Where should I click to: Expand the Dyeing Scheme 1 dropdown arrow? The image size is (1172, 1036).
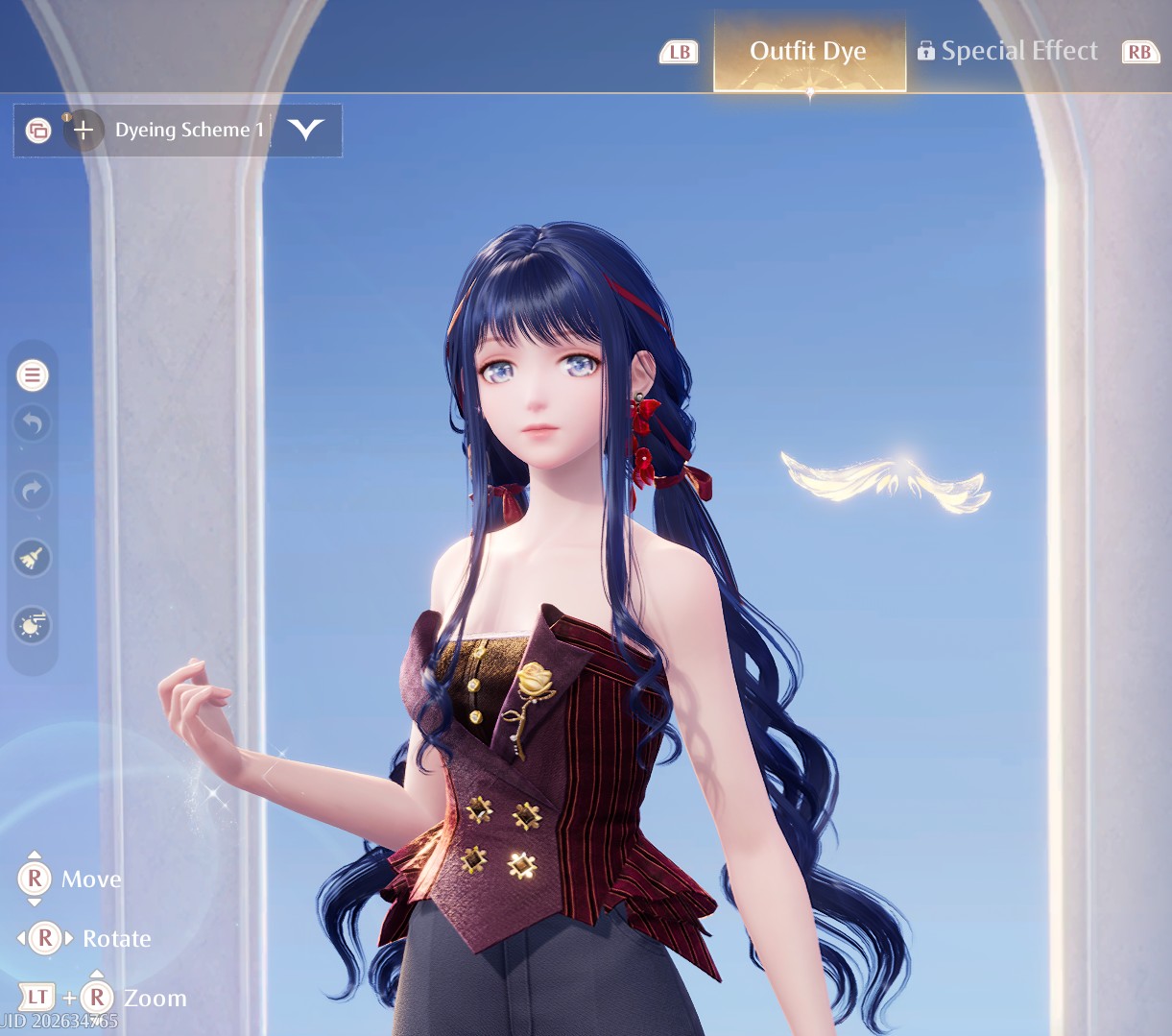pyautogui.click(x=306, y=130)
